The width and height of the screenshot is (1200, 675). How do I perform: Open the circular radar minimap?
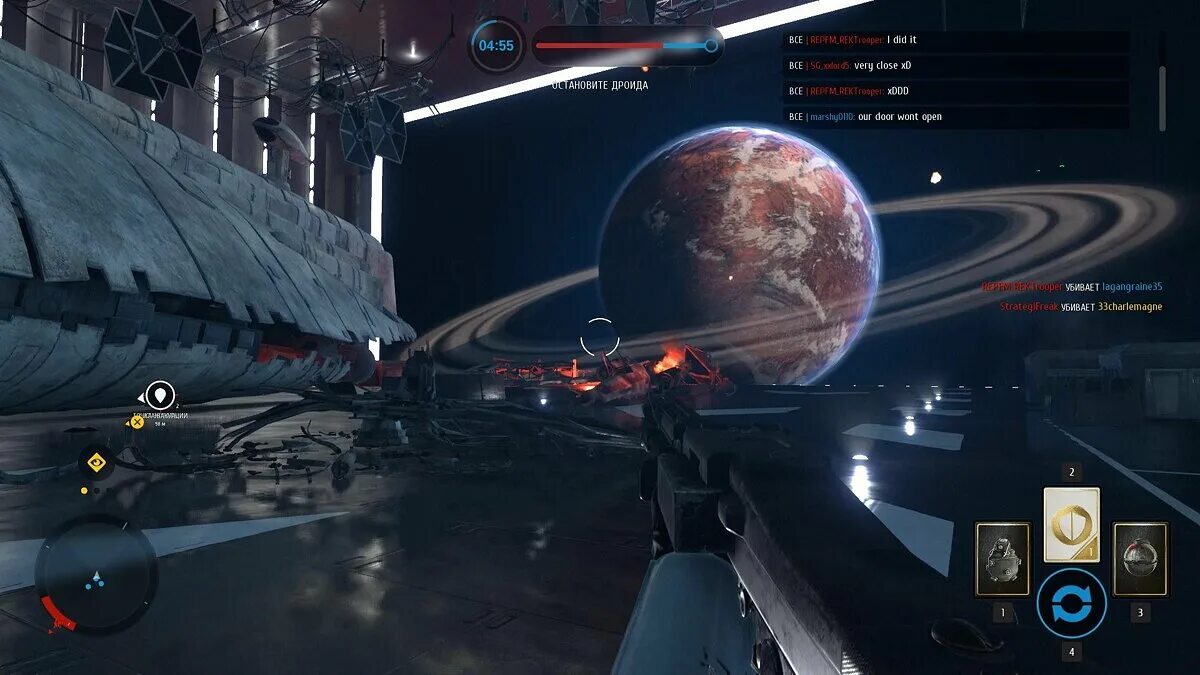[x=96, y=575]
